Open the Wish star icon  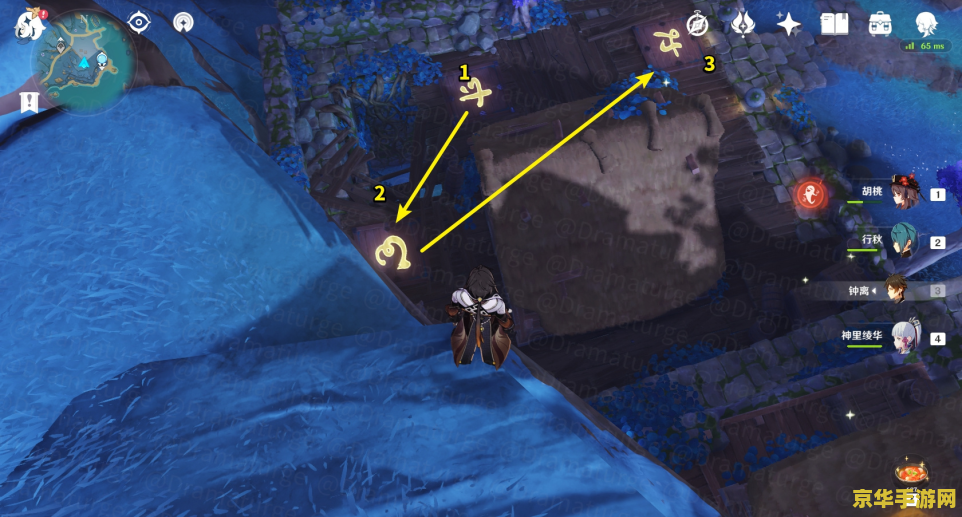(789, 24)
